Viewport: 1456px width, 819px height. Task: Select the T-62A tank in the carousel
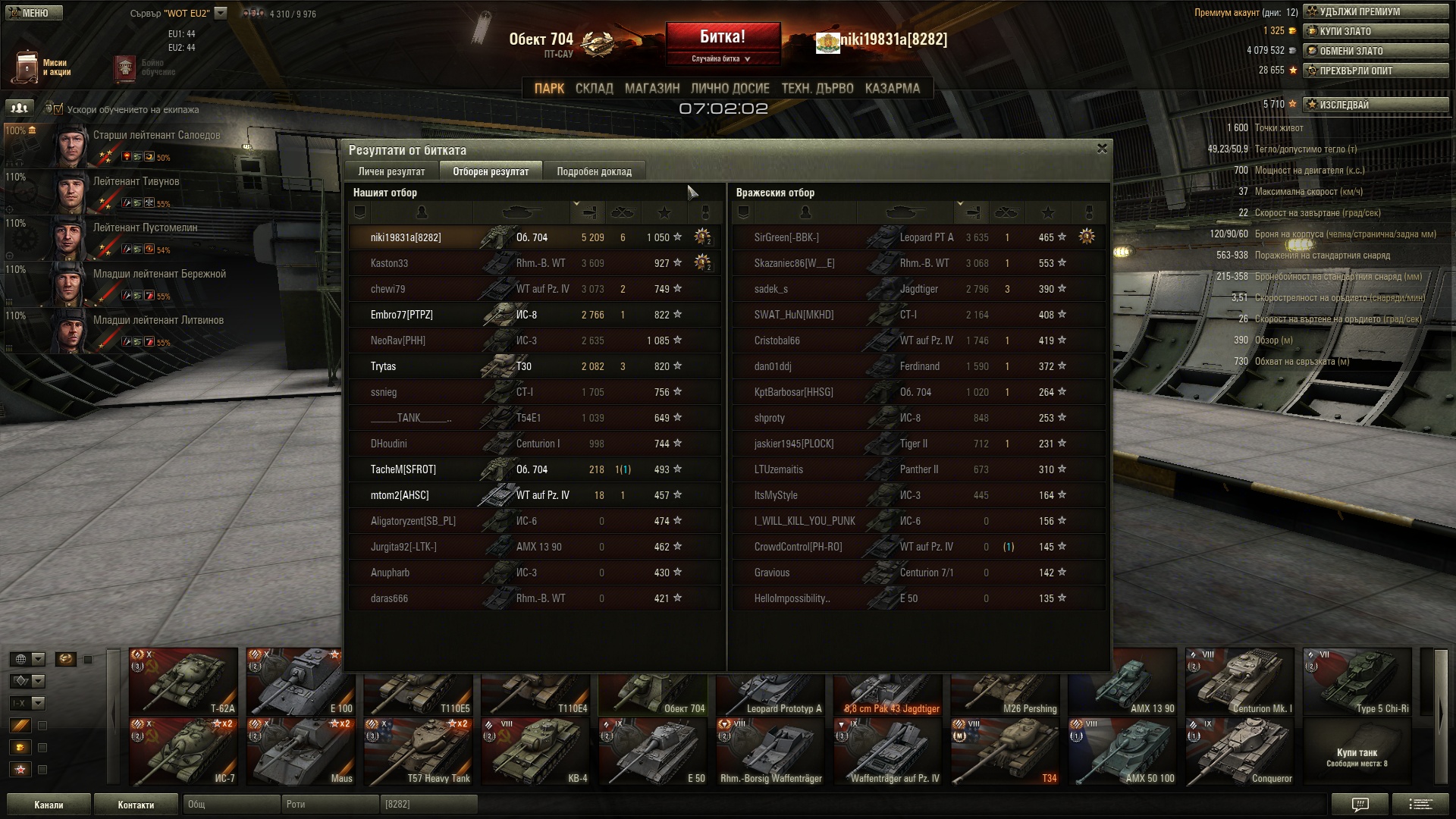coord(183,681)
